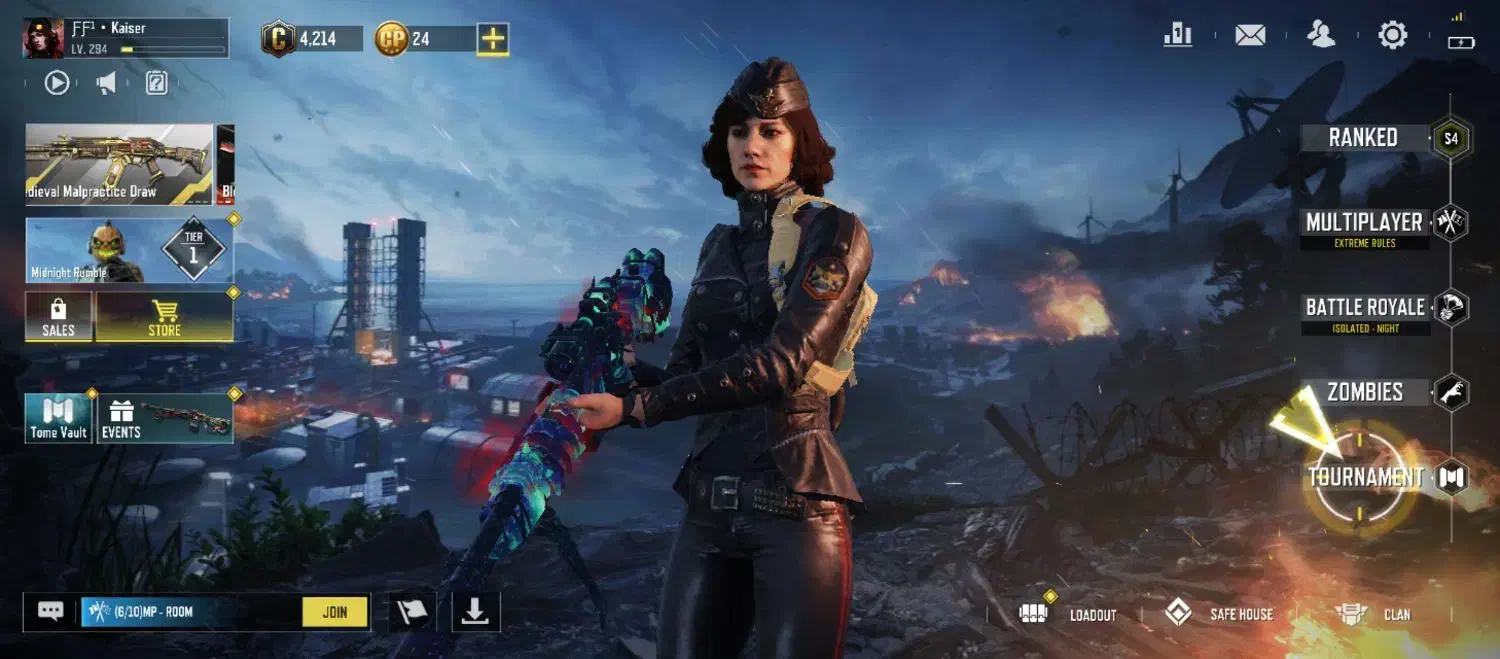Open the Midnight Rumble battle pass
The height and width of the screenshot is (659, 1500).
[x=129, y=250]
